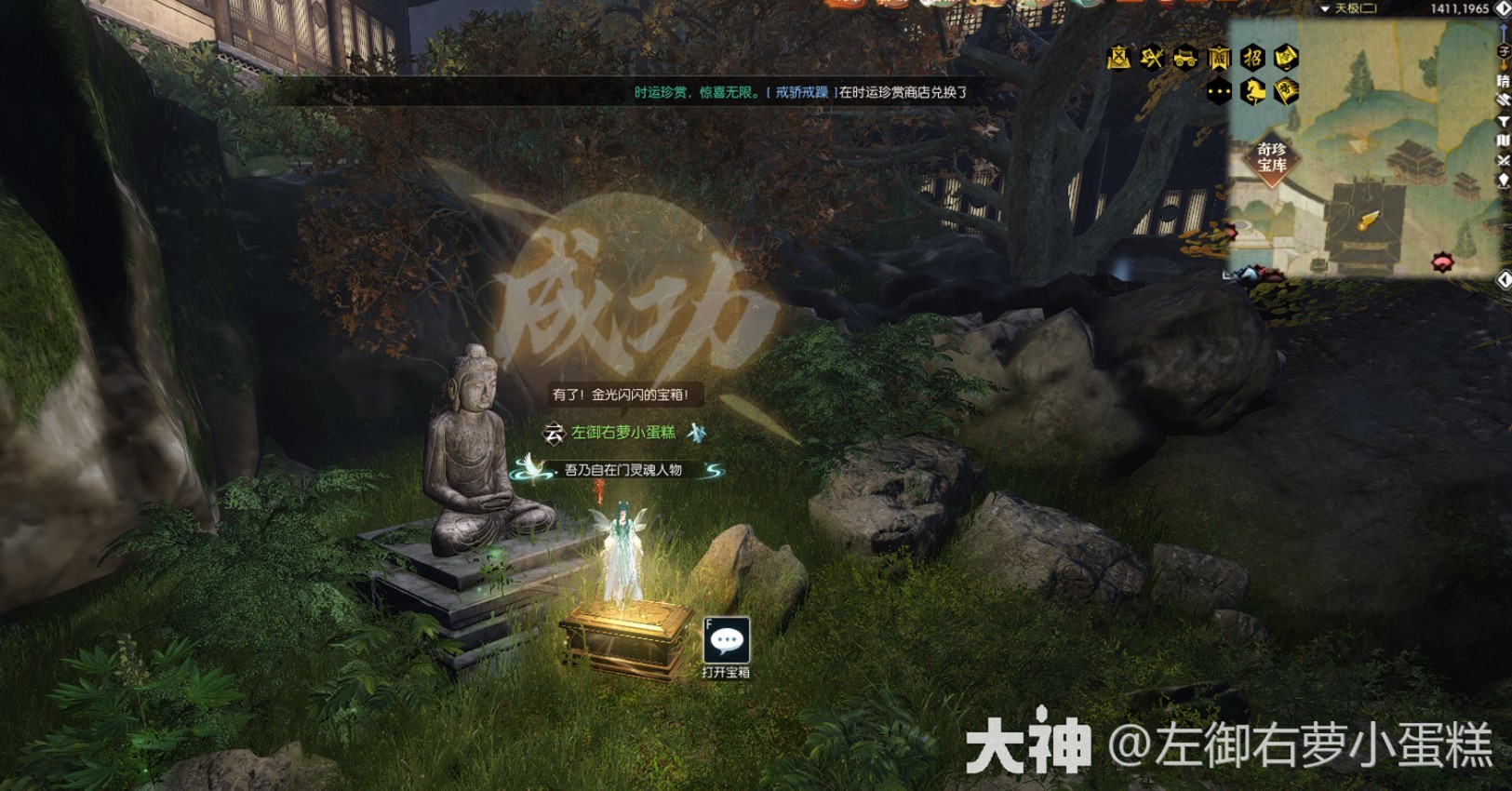Click the location pin button beside minimap
This screenshot has height=791, width=1512.
(x=1503, y=180)
